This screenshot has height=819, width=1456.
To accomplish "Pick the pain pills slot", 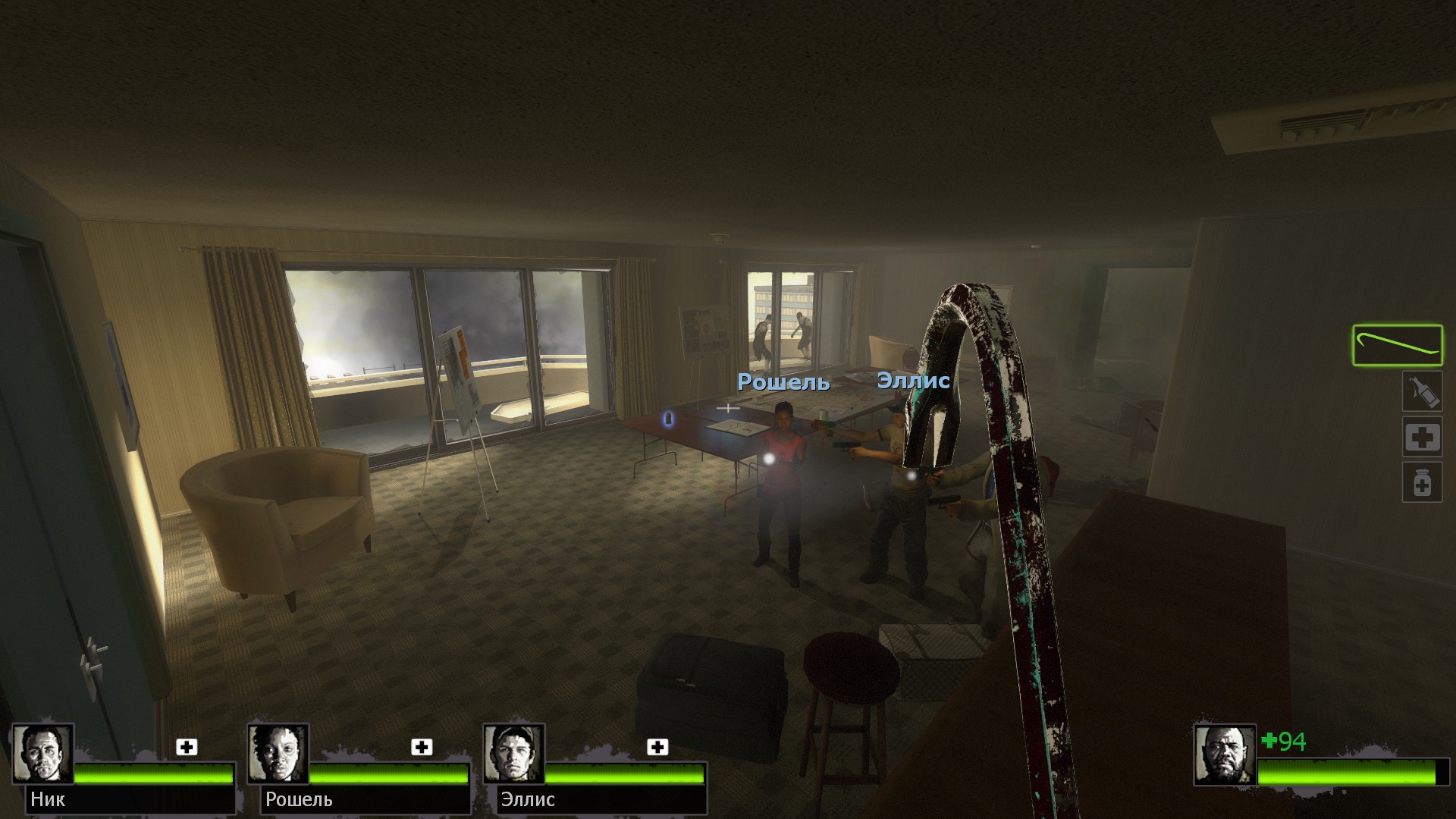I will tap(1422, 482).
